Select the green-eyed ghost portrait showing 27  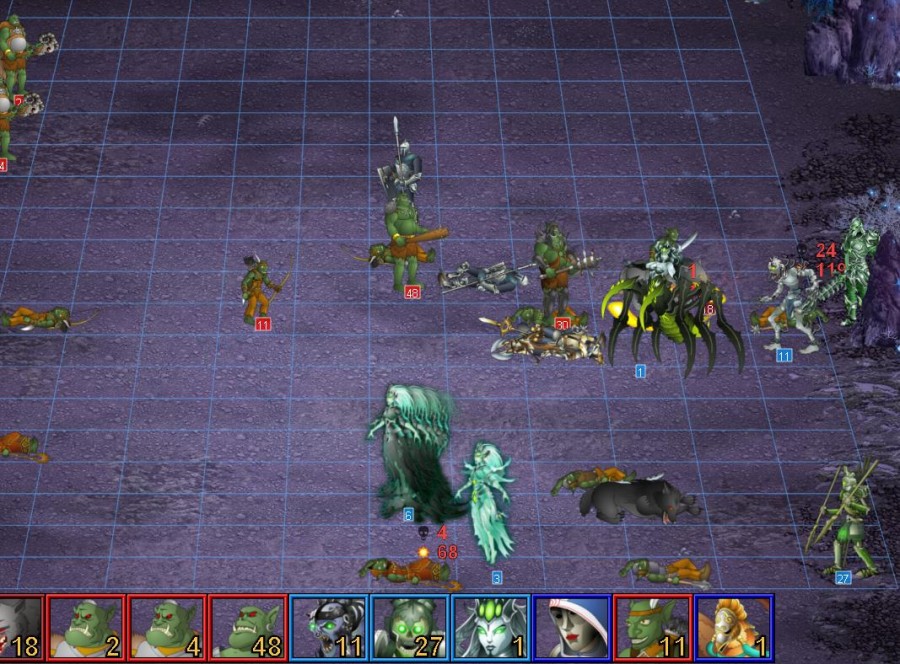pyautogui.click(x=409, y=629)
